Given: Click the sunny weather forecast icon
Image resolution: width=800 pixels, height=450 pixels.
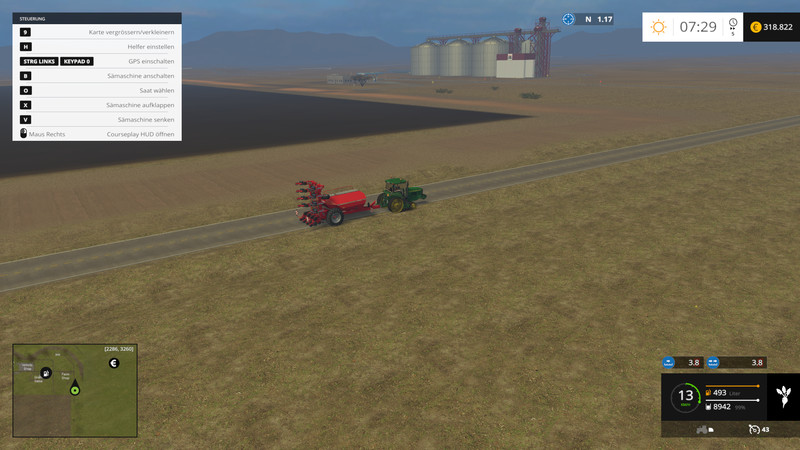Looking at the screenshot, I should 658,27.
